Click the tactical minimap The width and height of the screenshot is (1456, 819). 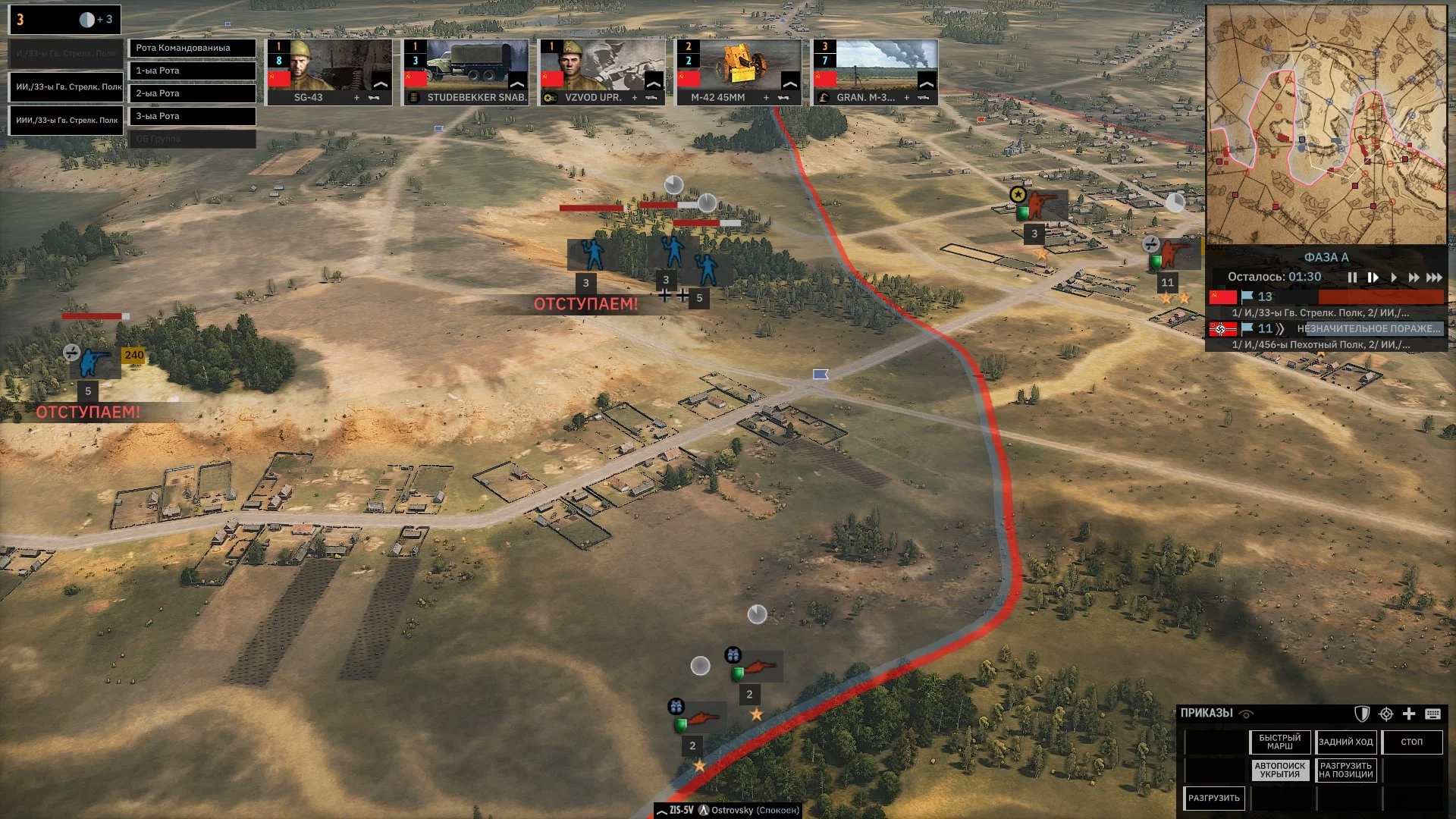[1326, 125]
